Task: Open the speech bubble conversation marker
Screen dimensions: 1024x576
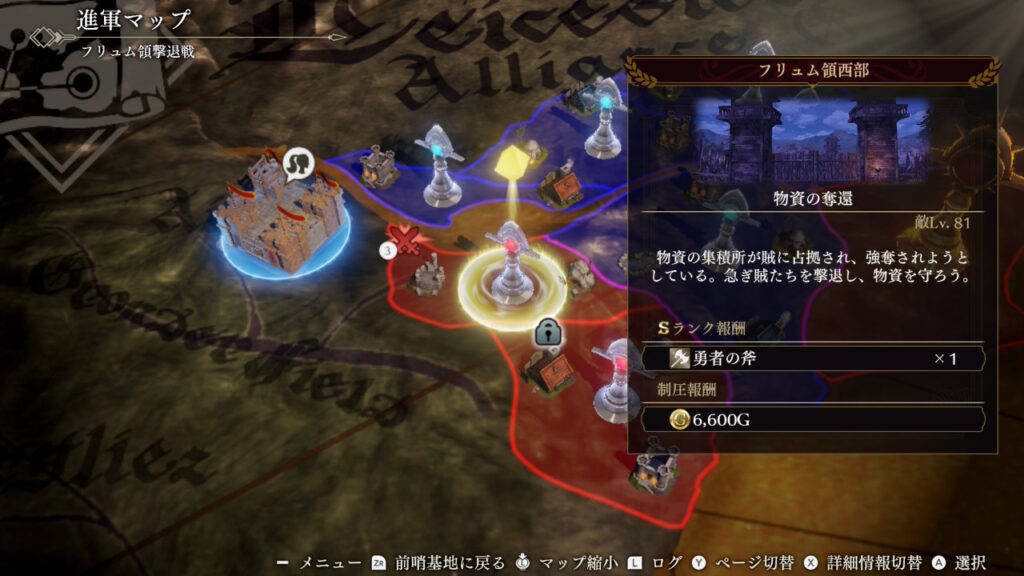Action: [300, 163]
